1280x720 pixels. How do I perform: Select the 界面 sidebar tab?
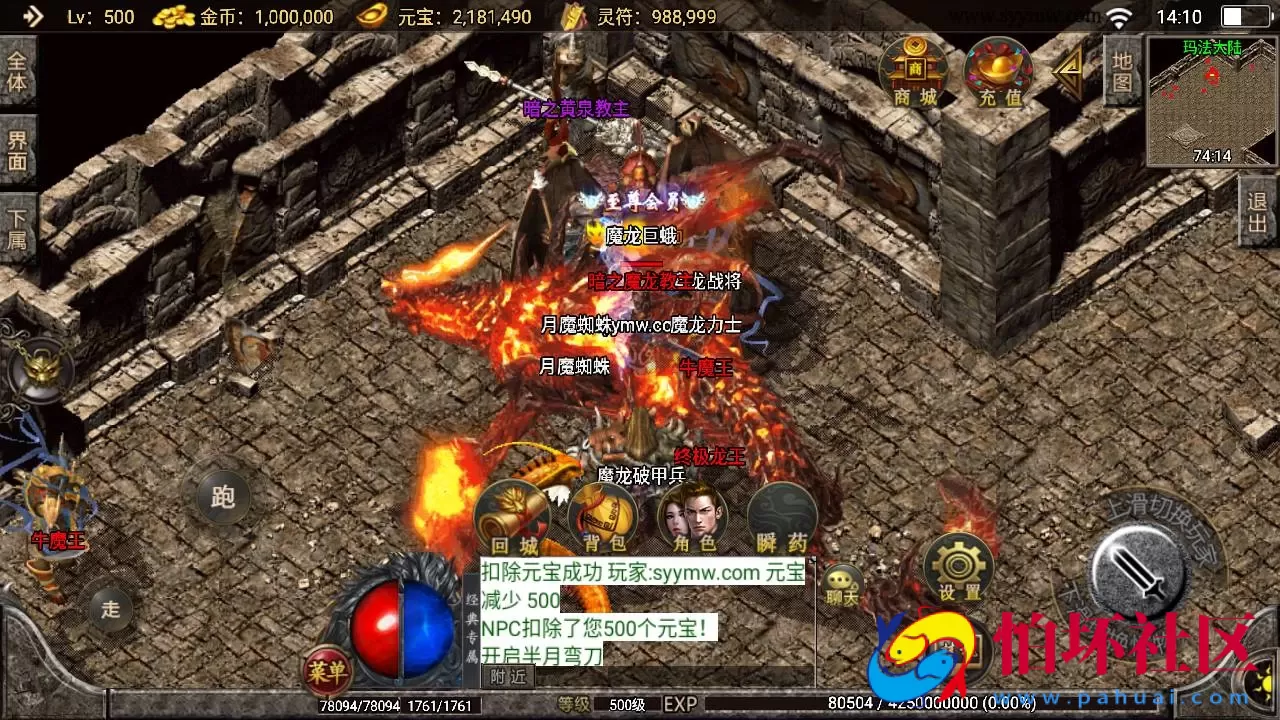(x=19, y=148)
